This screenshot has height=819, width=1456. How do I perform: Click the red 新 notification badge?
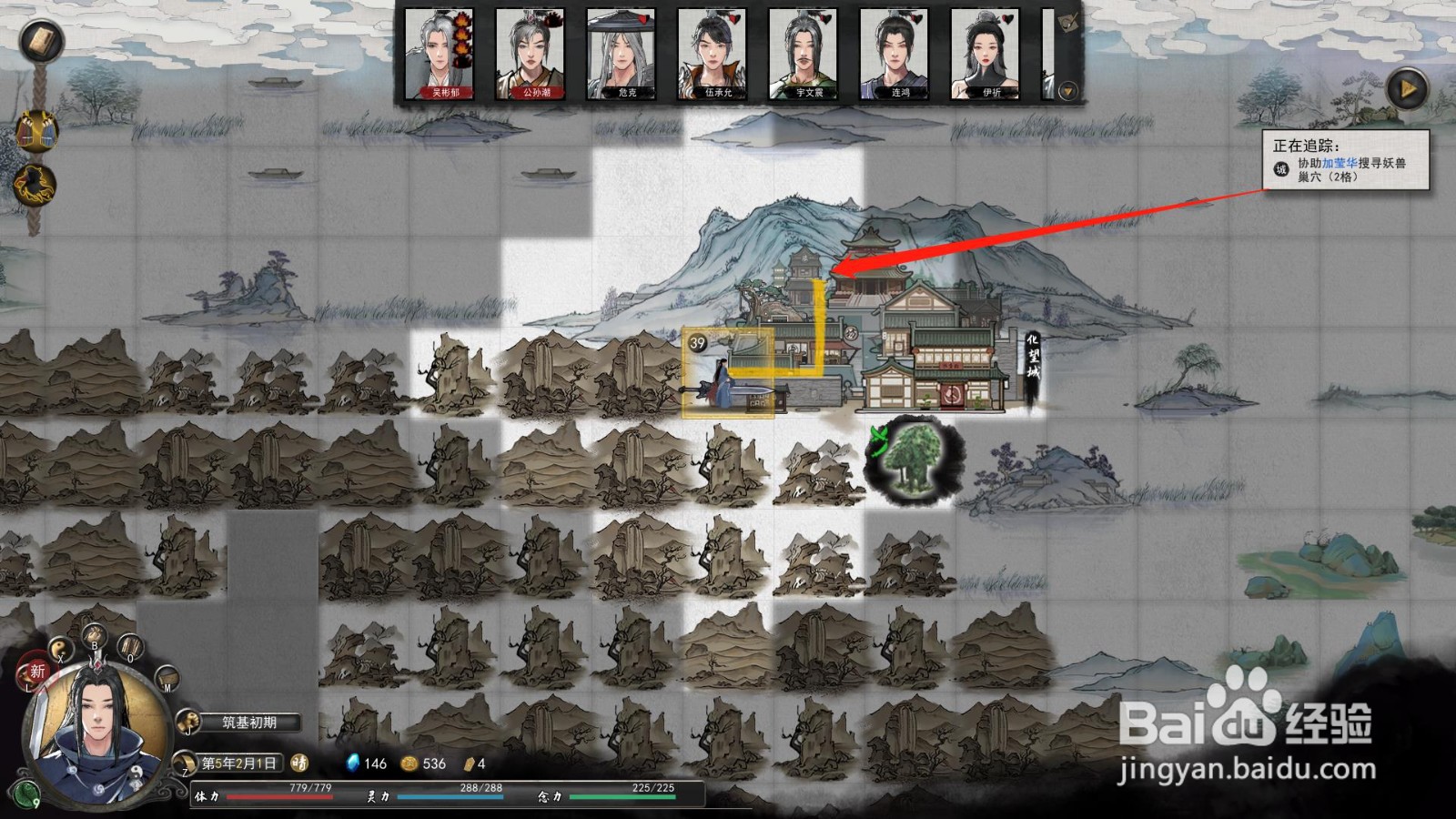[x=36, y=672]
